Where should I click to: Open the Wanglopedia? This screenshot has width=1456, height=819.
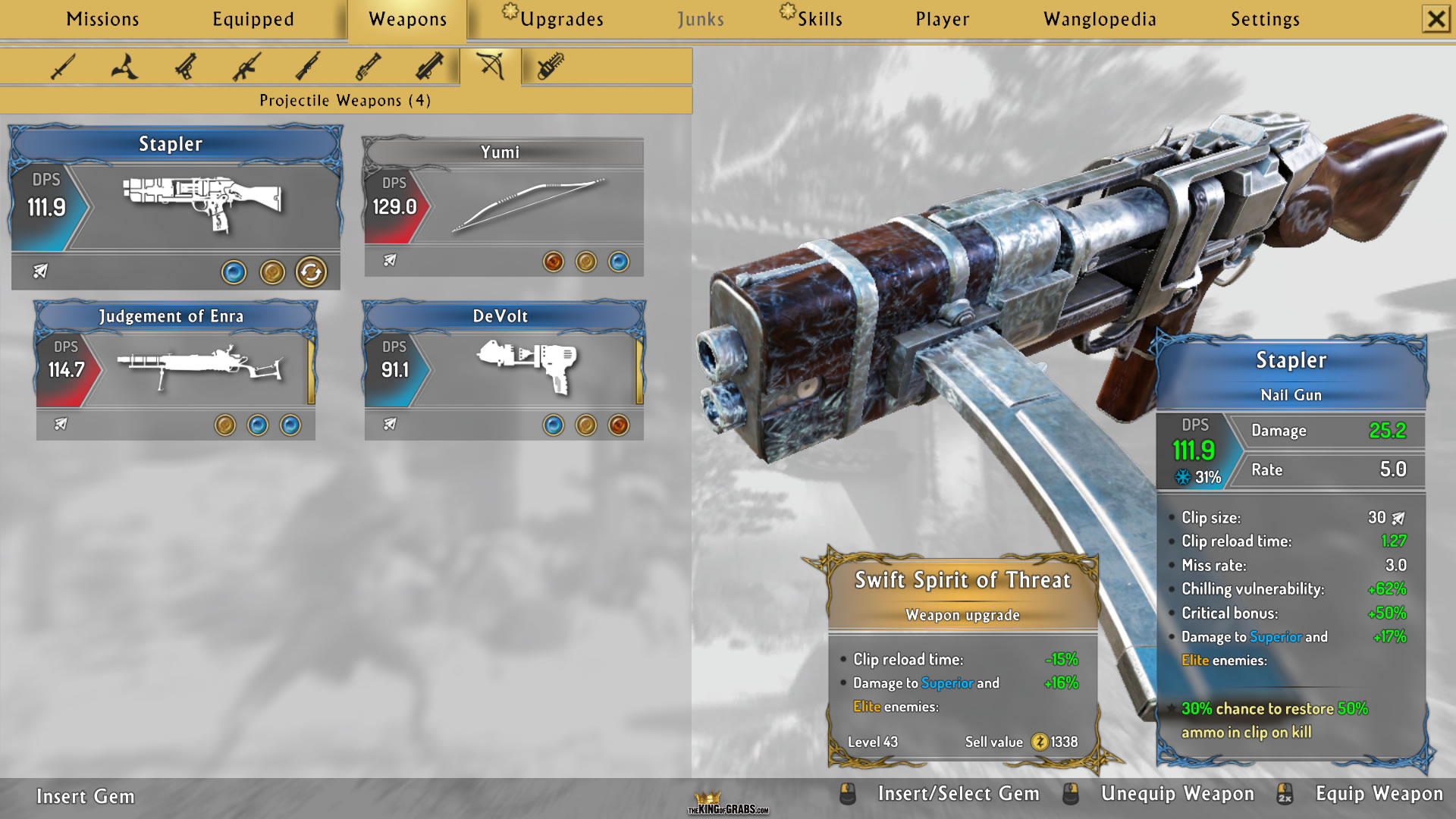point(1100,19)
